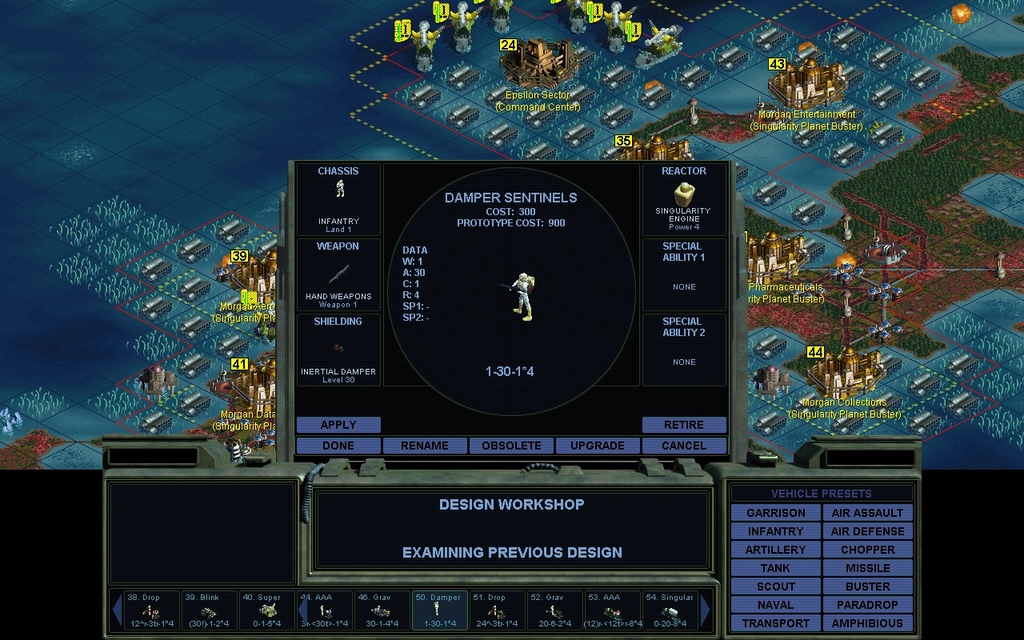Select the MISSILE vehicle preset

pyautogui.click(x=867, y=568)
